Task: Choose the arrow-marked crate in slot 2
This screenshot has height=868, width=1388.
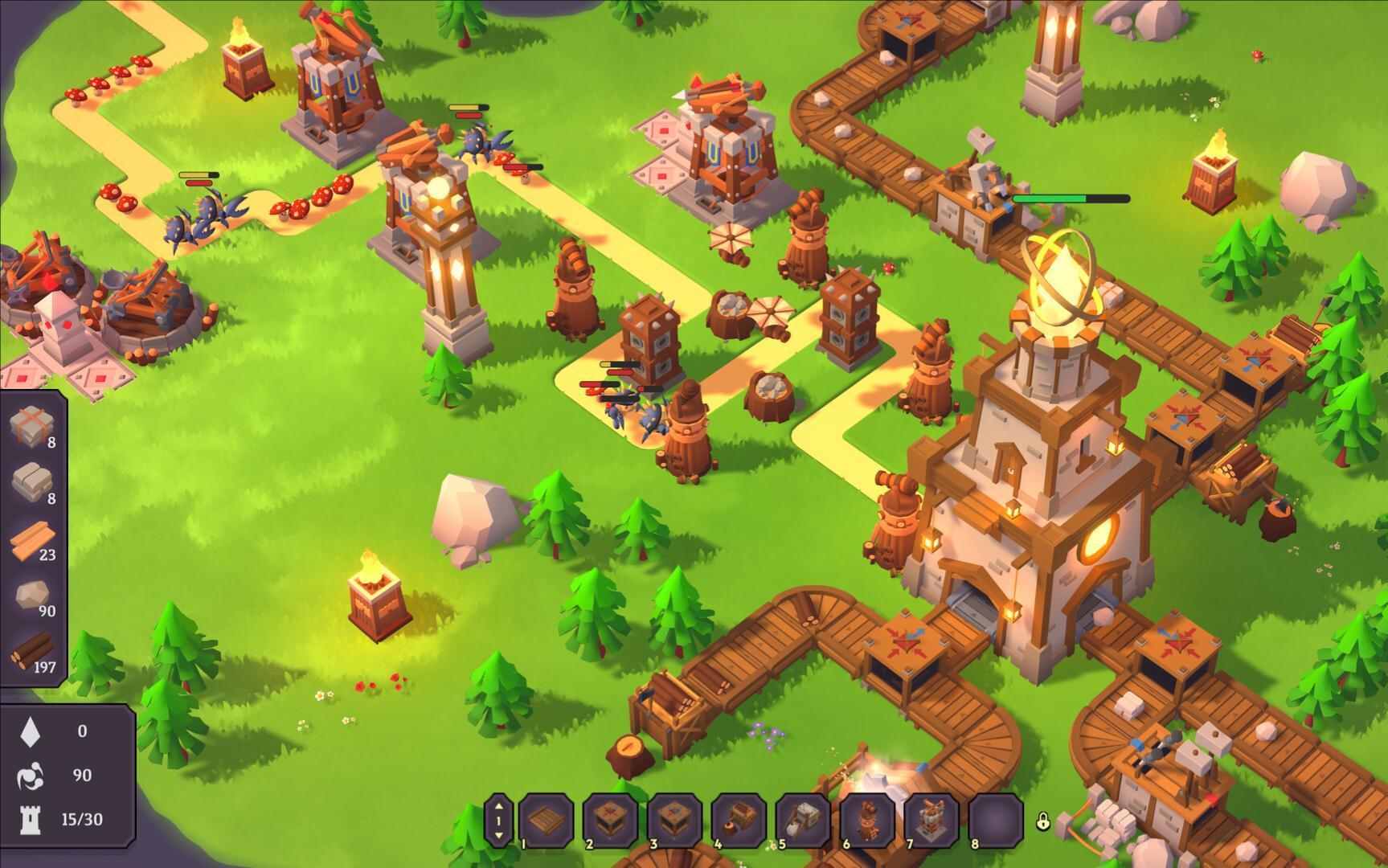Action: point(611,820)
